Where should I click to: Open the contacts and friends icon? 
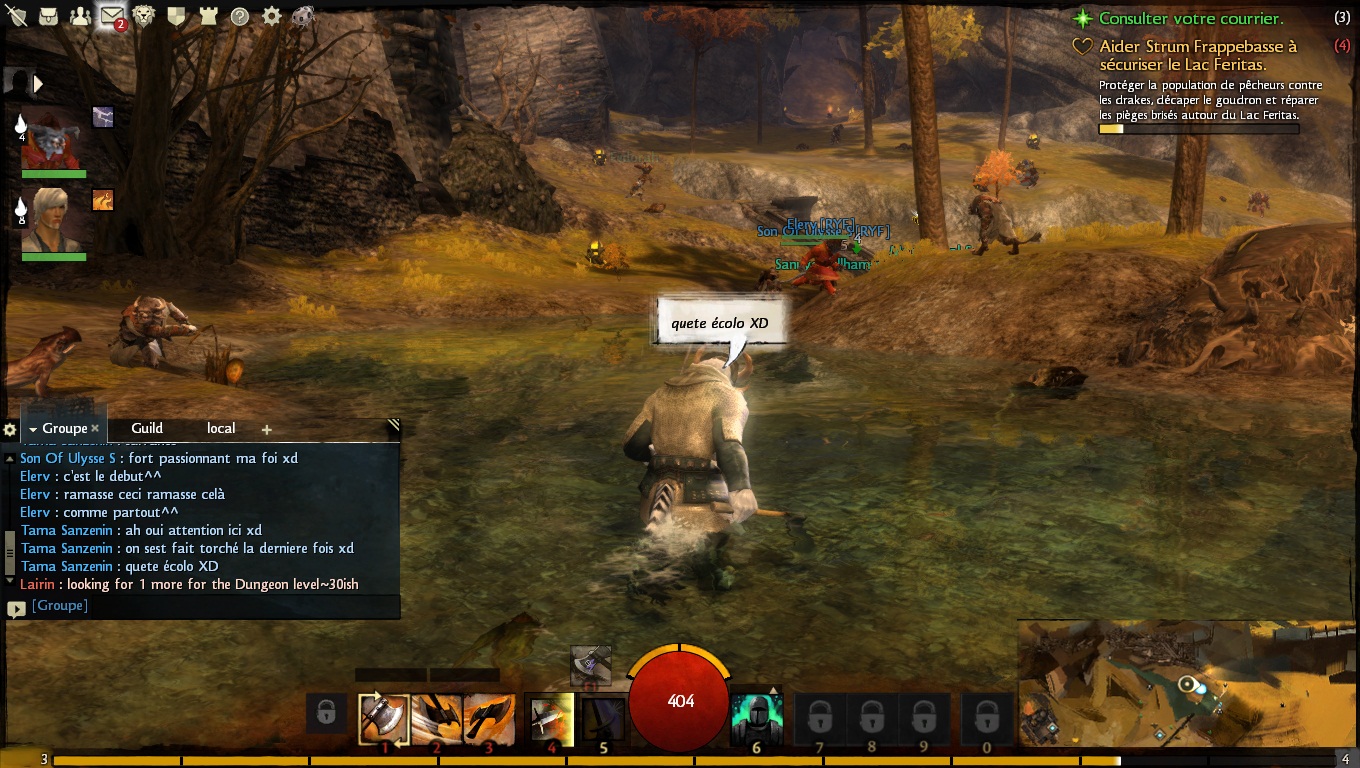click(80, 16)
